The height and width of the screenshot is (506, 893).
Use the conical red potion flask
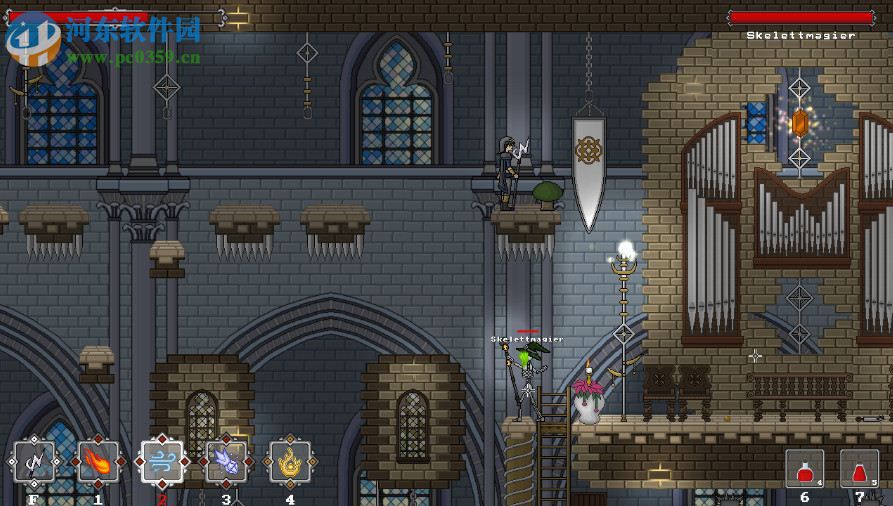[859, 469]
